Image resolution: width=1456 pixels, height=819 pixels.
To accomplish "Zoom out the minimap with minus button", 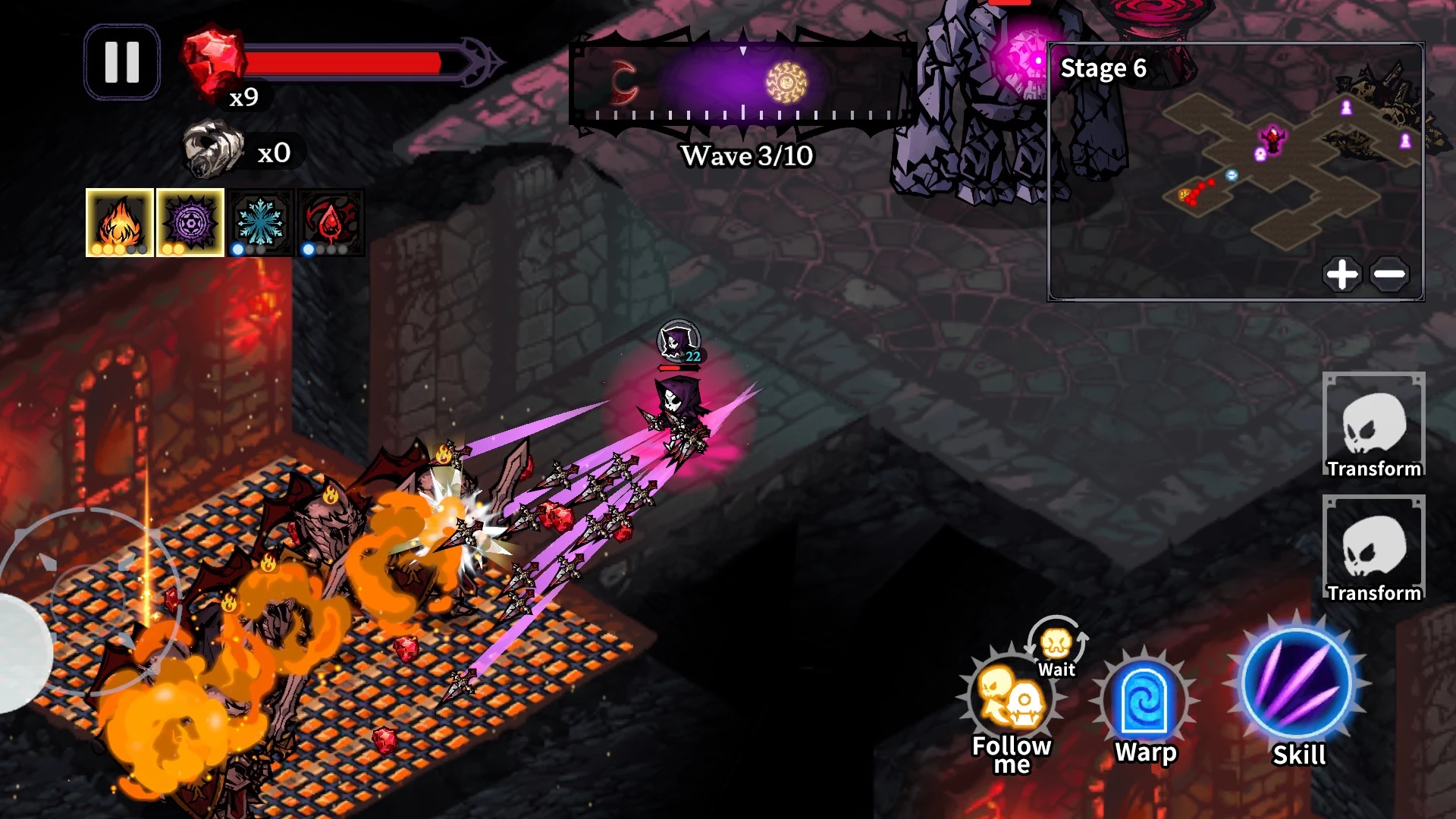I will pos(1390,274).
